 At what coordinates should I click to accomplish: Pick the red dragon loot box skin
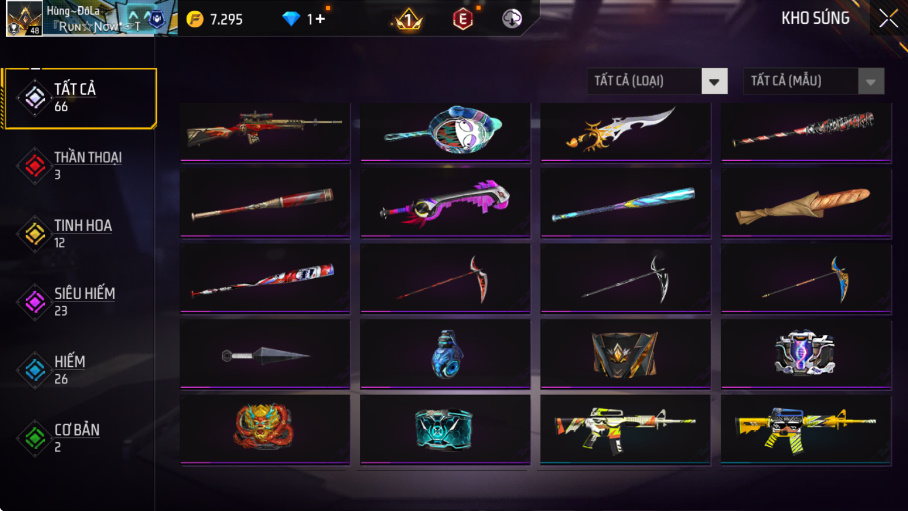coord(265,428)
